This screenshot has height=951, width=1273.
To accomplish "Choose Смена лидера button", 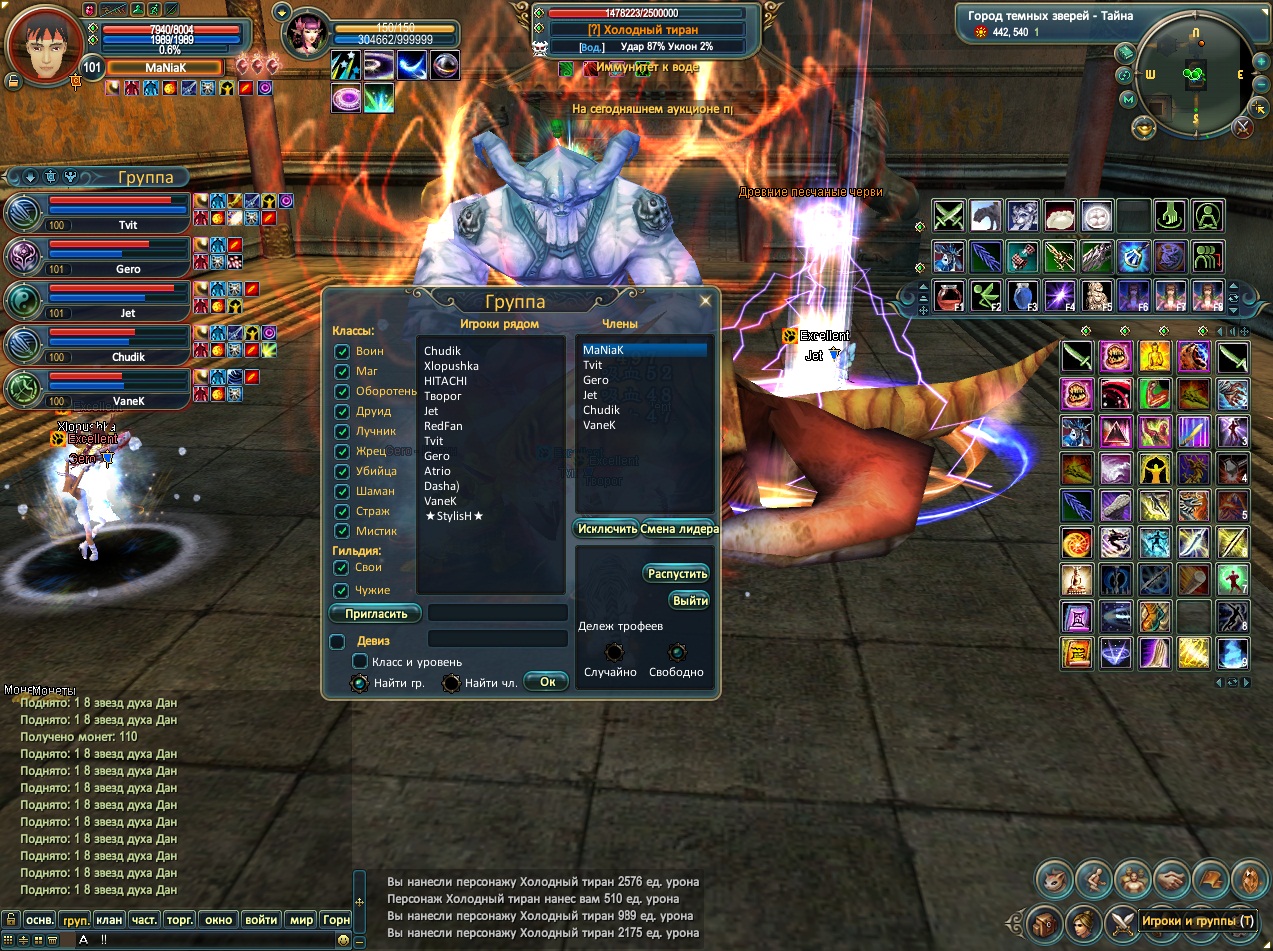I will pos(678,528).
